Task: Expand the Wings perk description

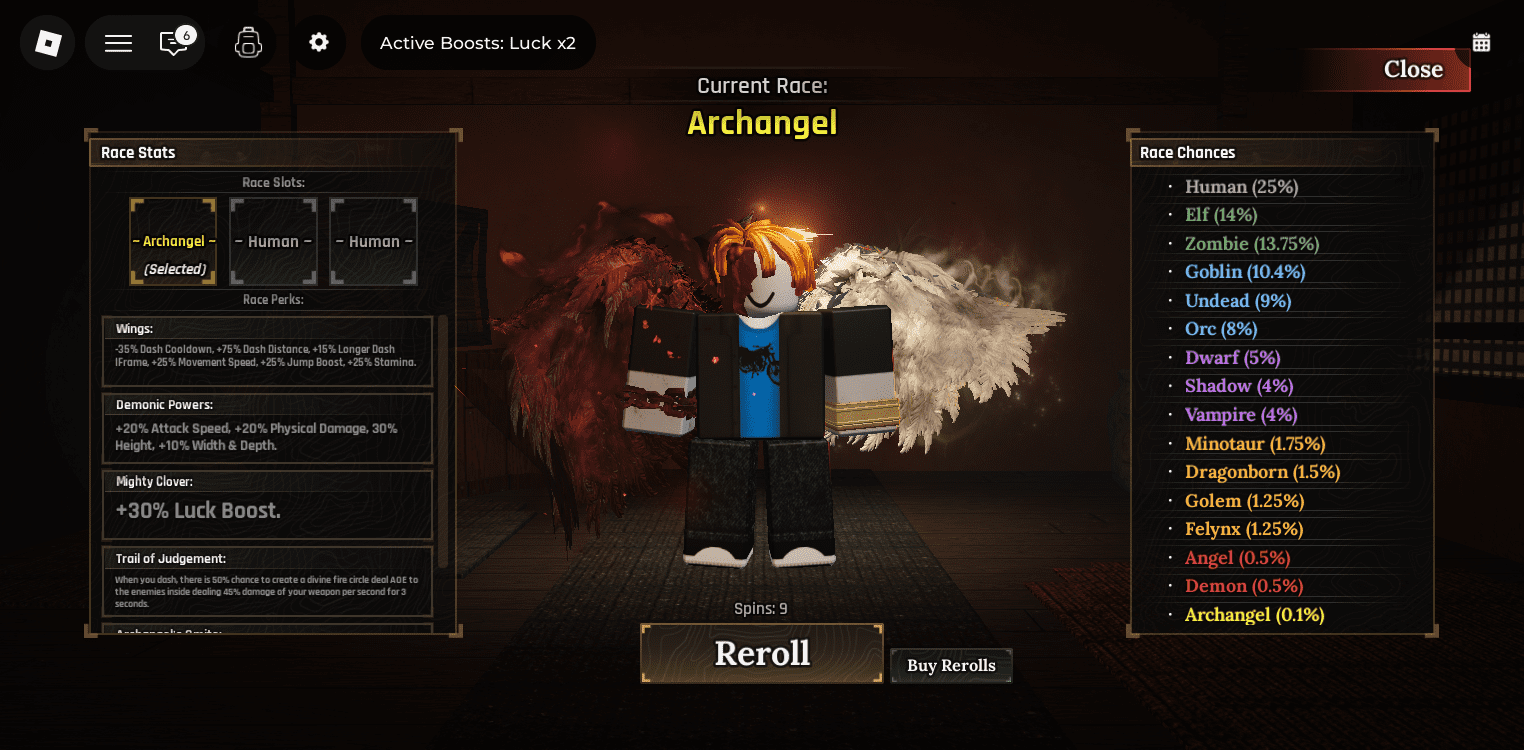Action: (267, 352)
